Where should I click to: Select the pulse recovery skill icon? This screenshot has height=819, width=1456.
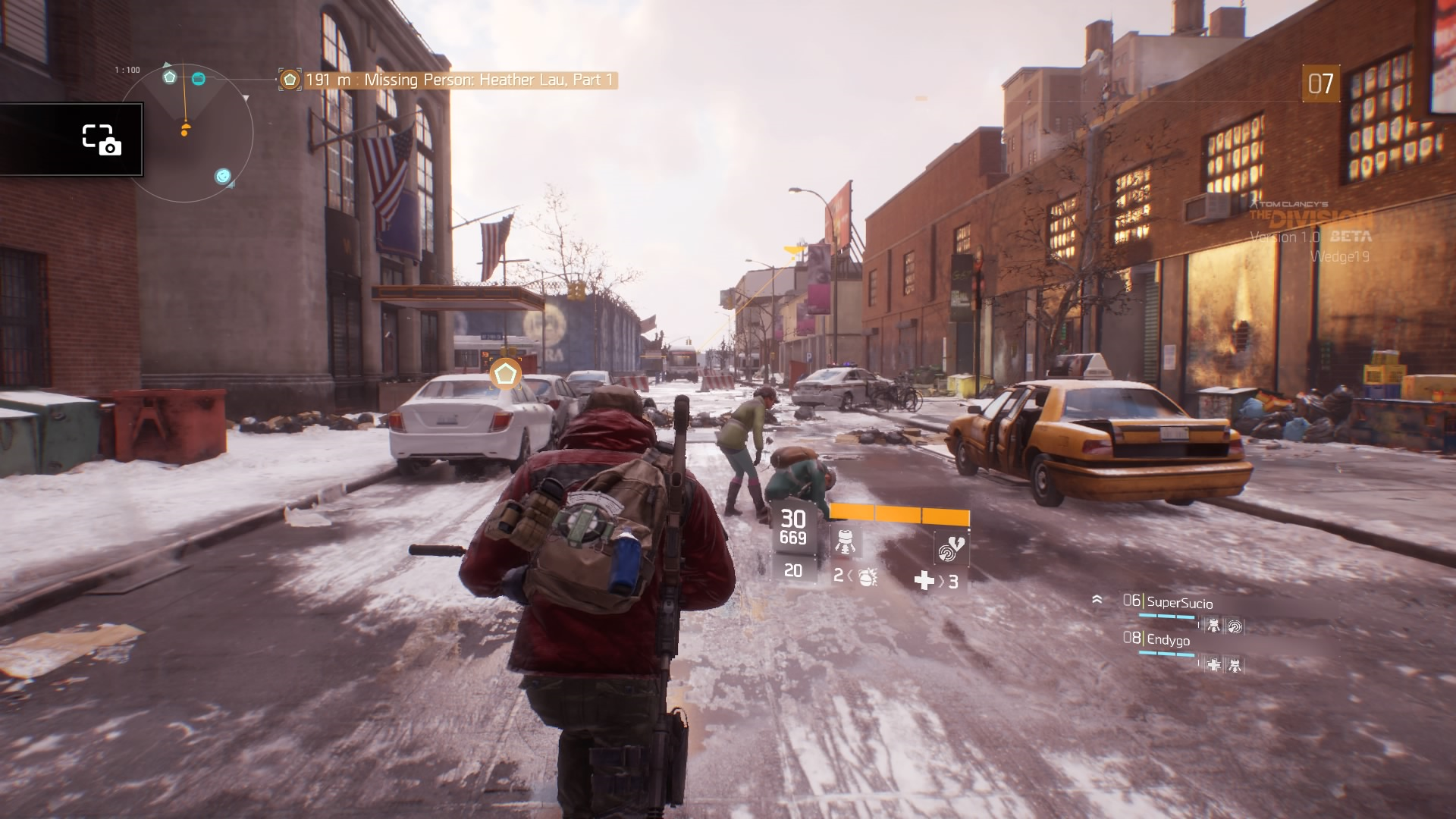[950, 547]
